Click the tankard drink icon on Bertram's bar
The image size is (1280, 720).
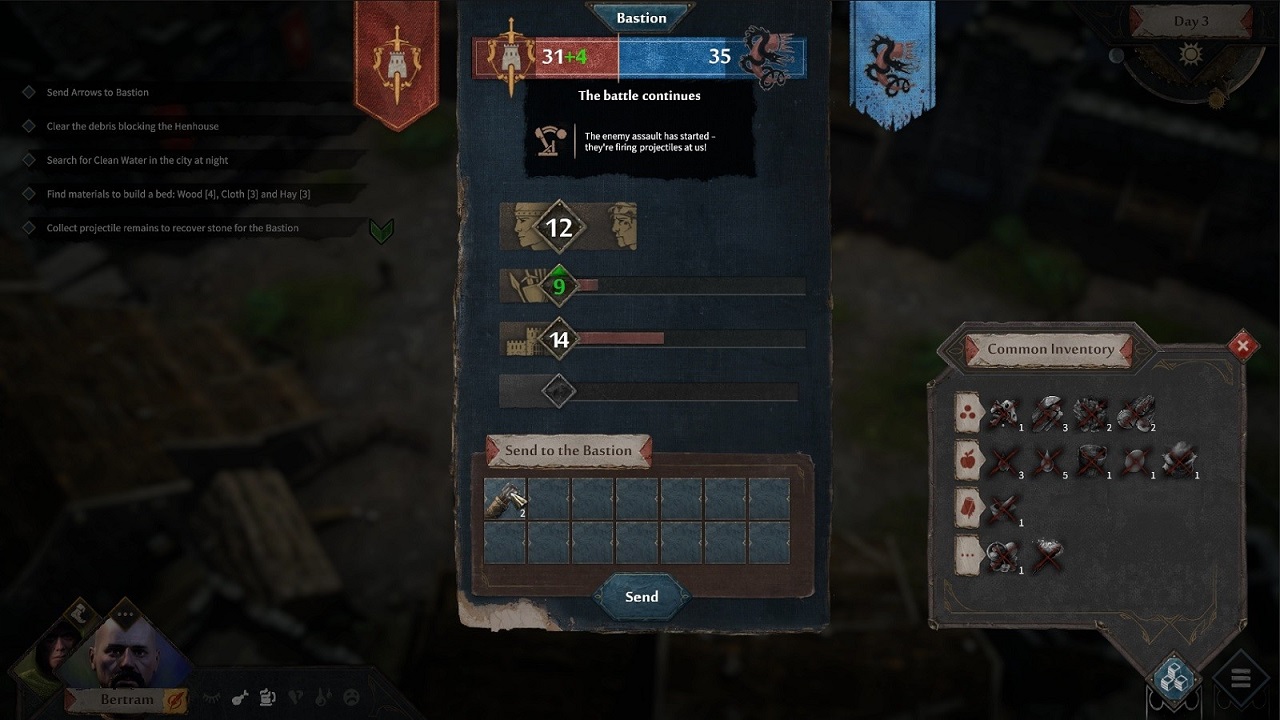[266, 697]
